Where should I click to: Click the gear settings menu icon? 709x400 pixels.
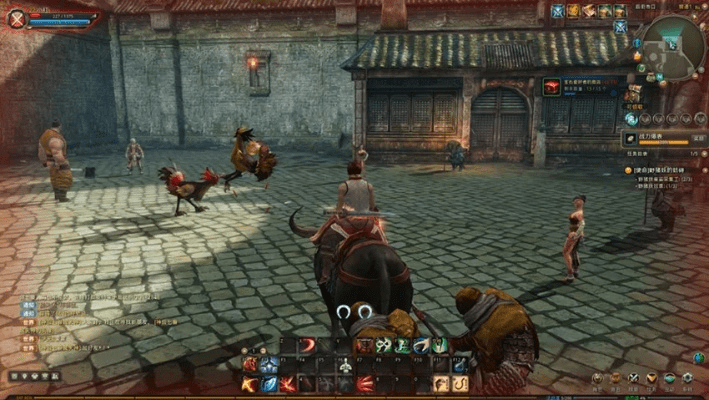coord(686,378)
